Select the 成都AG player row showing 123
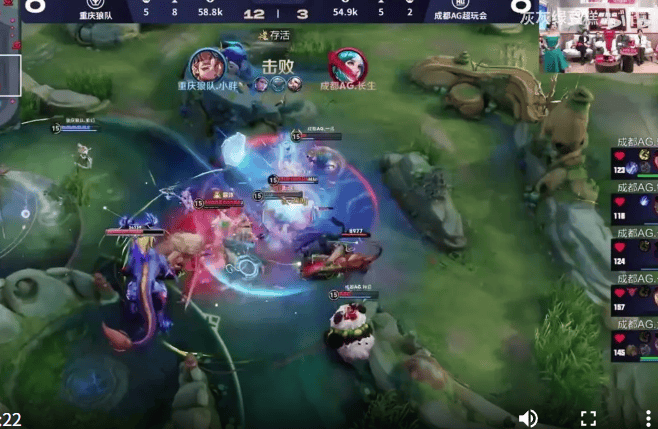The width and height of the screenshot is (658, 429). pos(634,166)
